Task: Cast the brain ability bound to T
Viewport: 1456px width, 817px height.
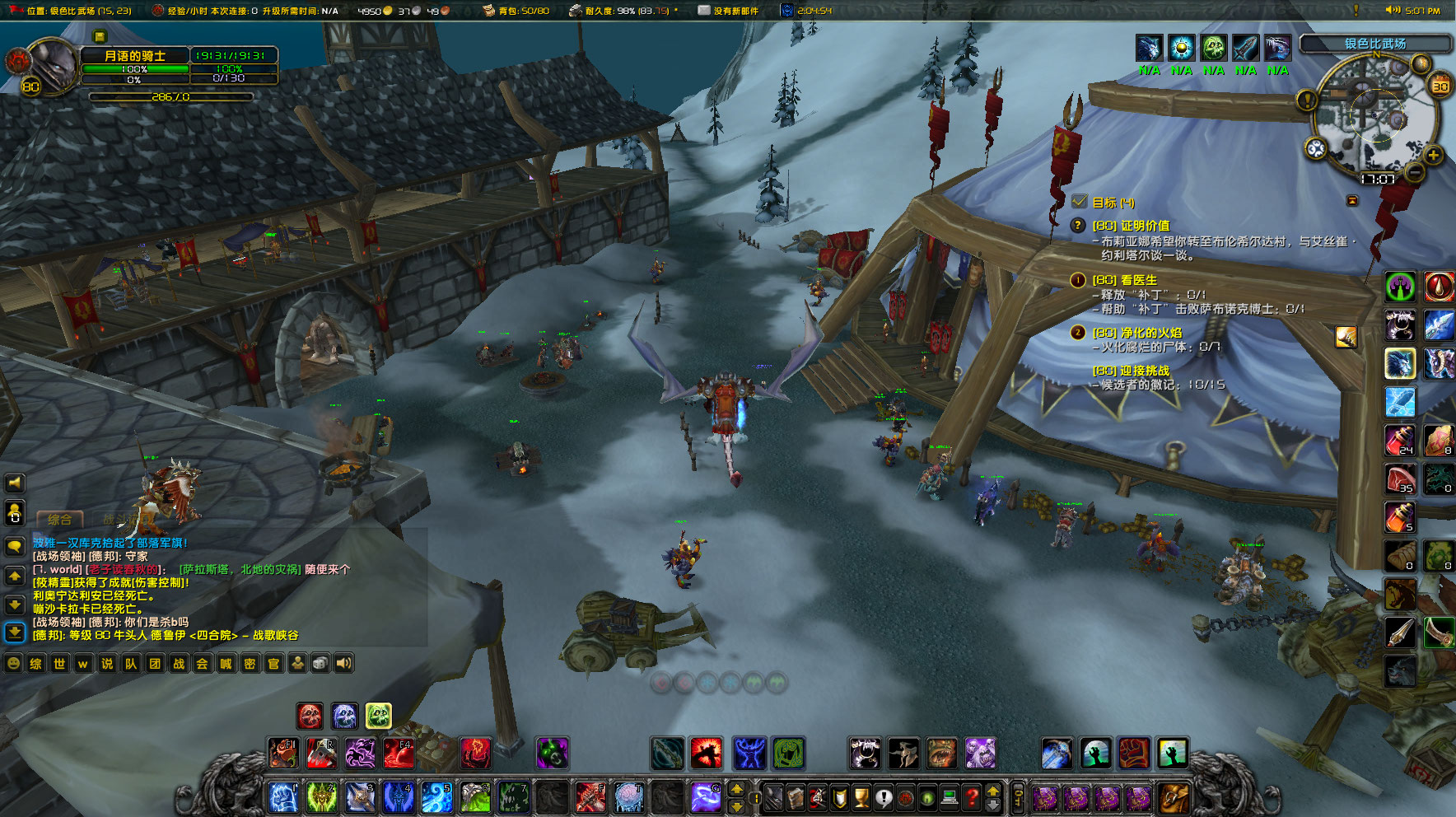Action: (x=628, y=796)
